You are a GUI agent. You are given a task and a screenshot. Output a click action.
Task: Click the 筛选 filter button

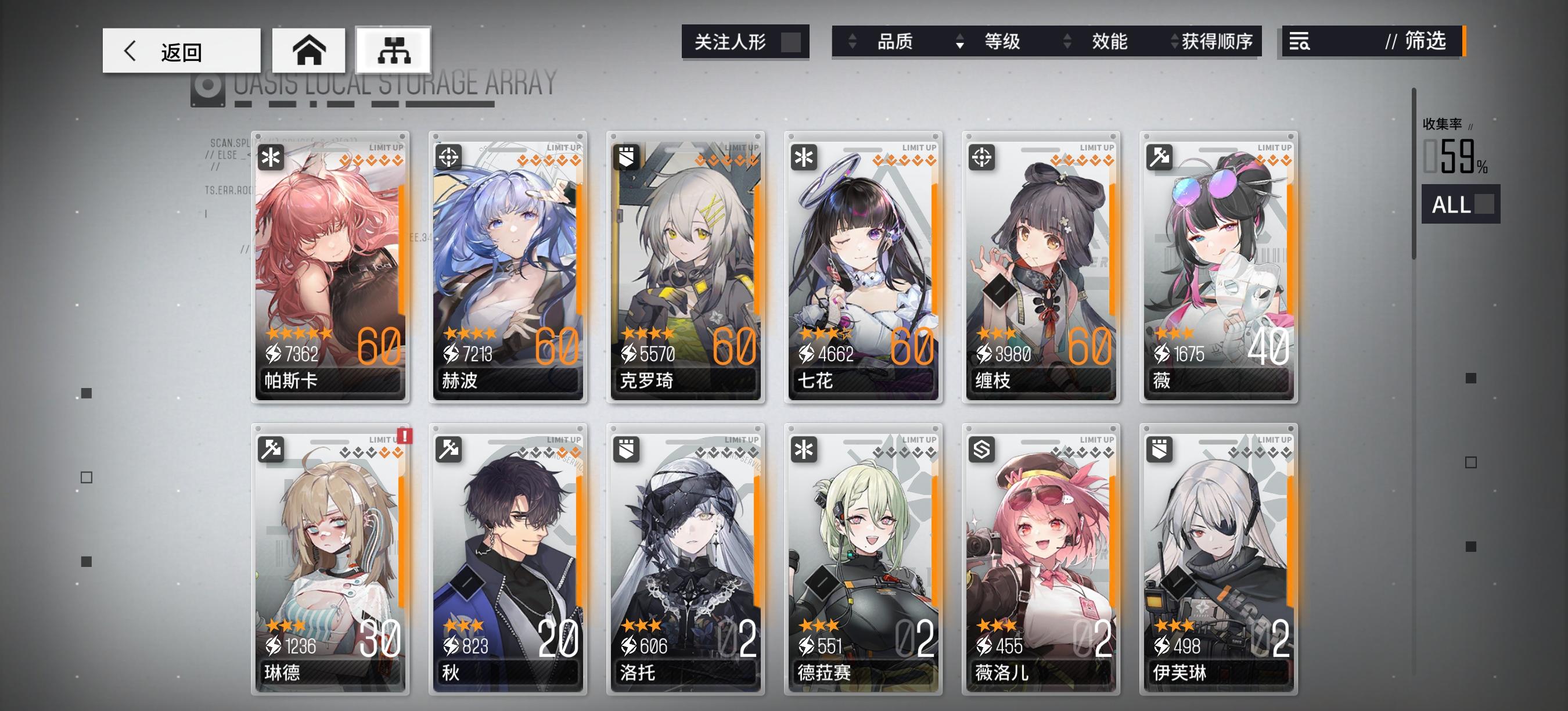1418,42
